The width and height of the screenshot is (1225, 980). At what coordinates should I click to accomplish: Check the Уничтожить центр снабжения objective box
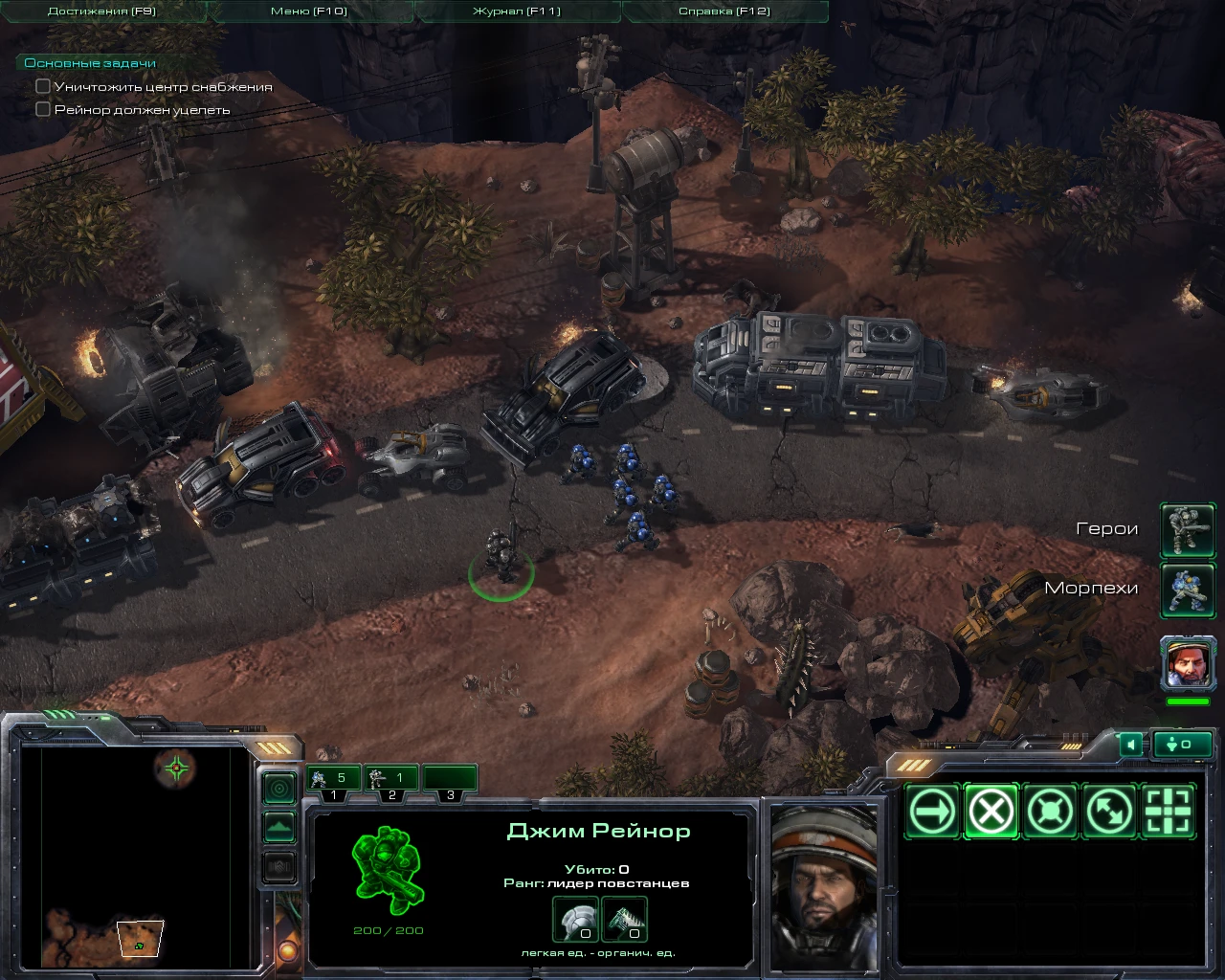point(42,85)
